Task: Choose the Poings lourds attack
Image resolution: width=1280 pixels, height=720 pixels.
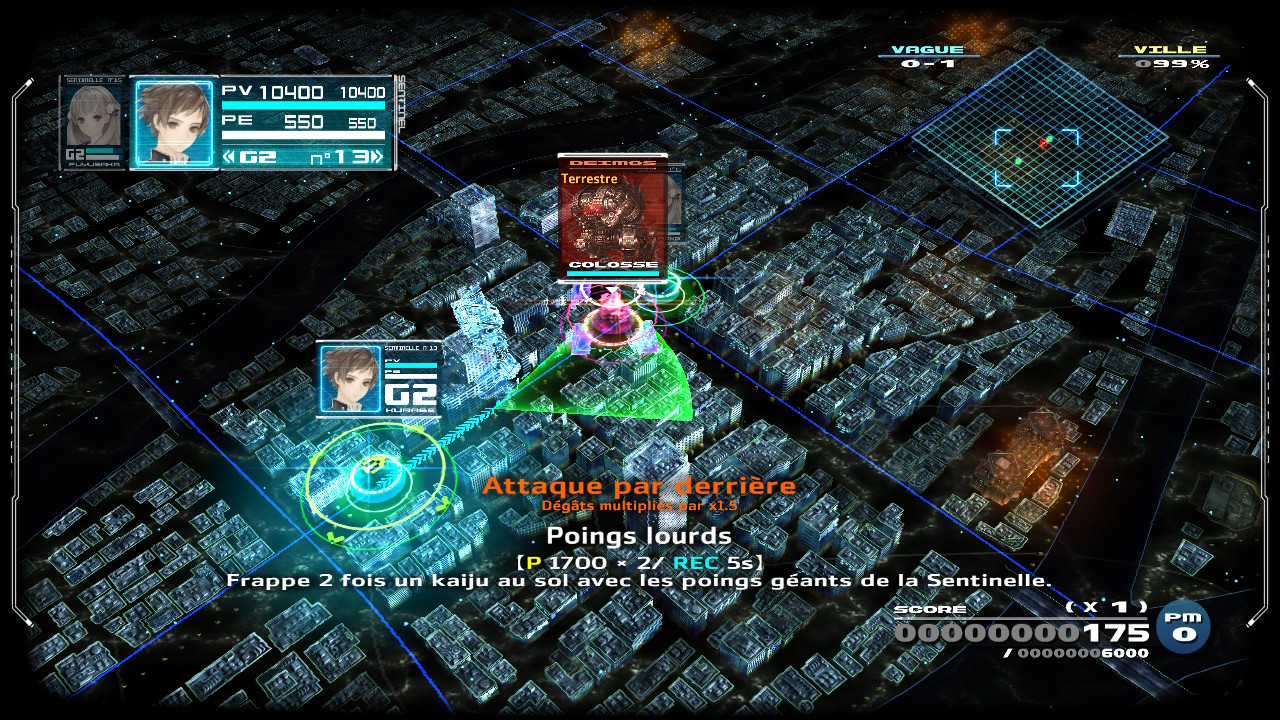Action: click(639, 537)
